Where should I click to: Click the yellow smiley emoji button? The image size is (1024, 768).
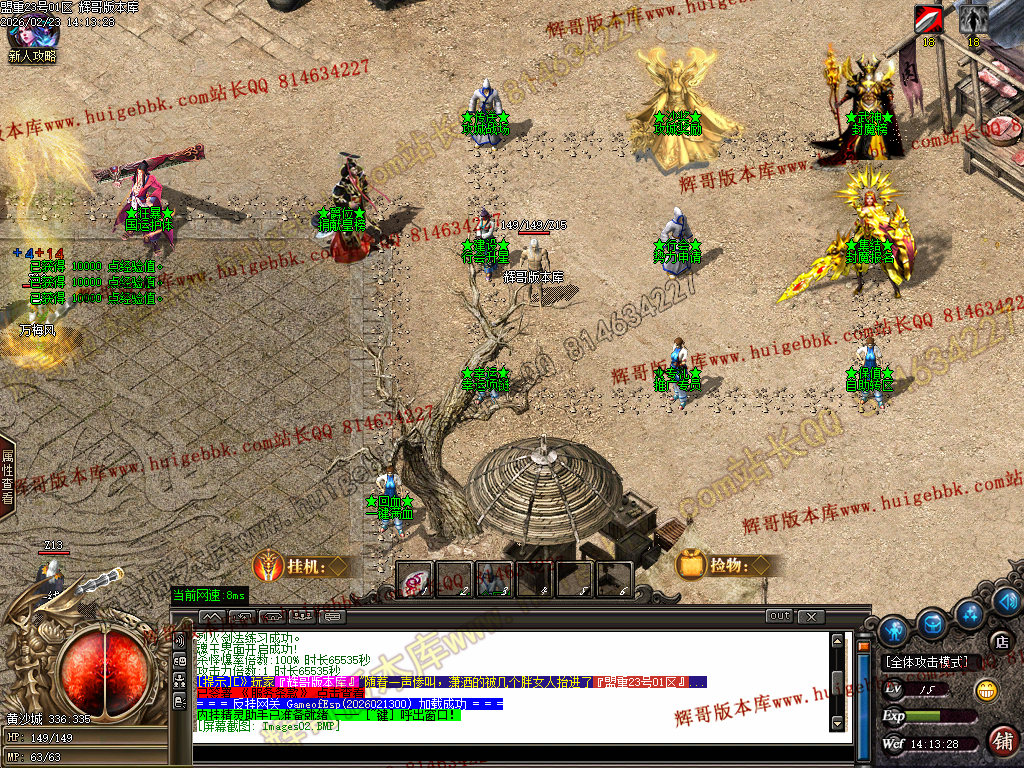[987, 689]
